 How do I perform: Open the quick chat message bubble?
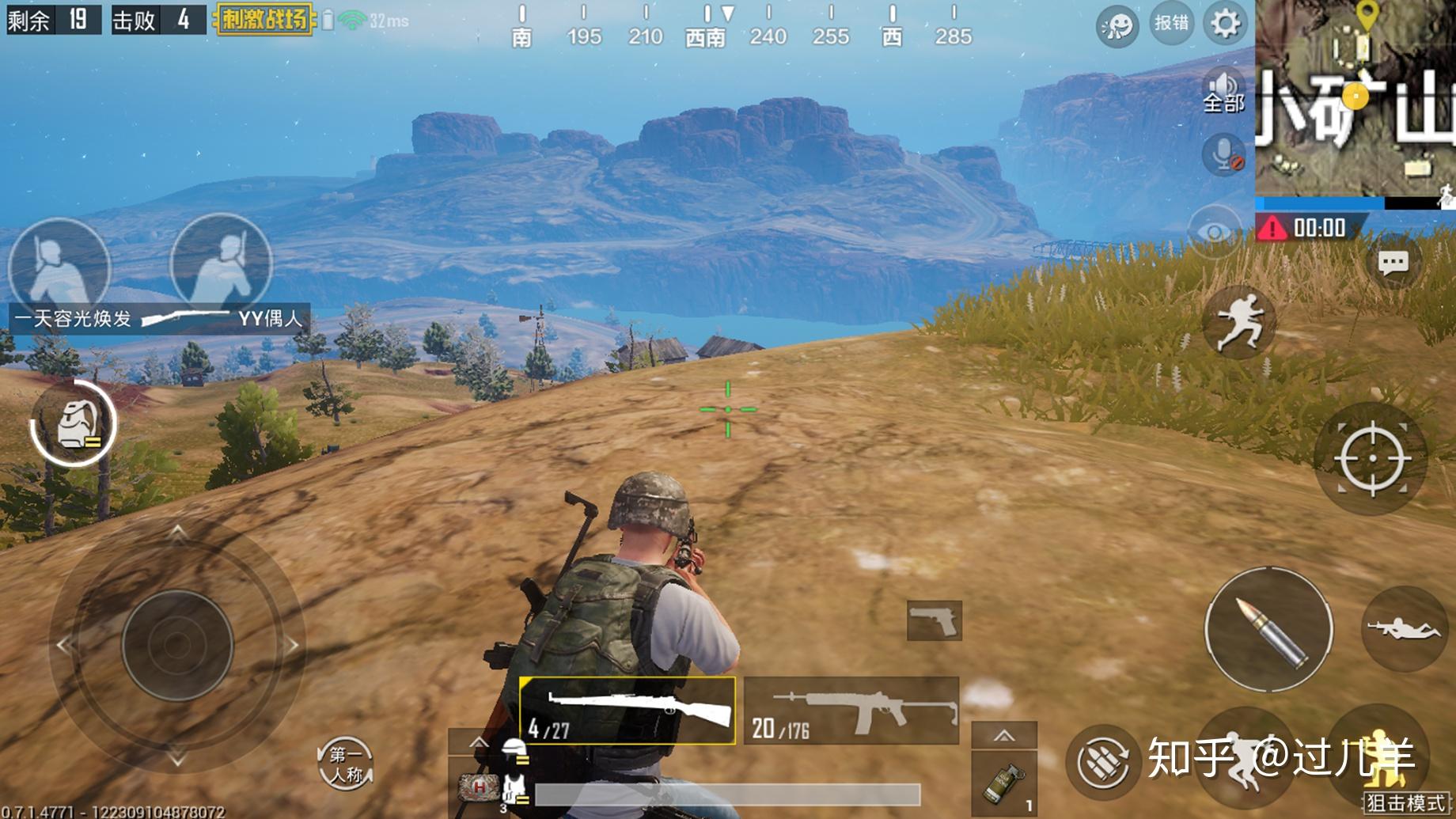coord(1393,263)
